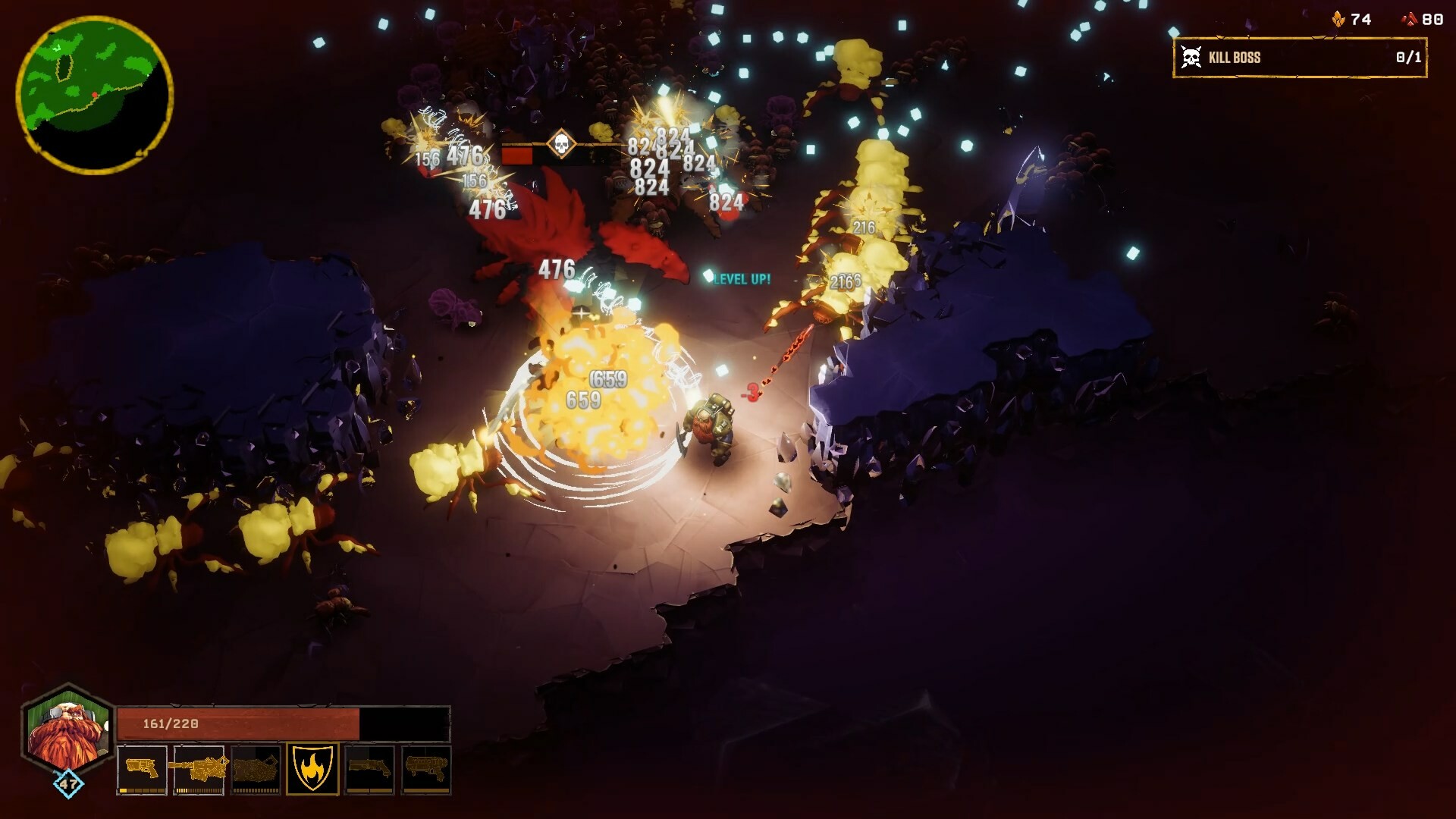Viewport: 1456px width, 819px height.
Task: Click the Kill Boss objective banner
Action: (x=1298, y=56)
